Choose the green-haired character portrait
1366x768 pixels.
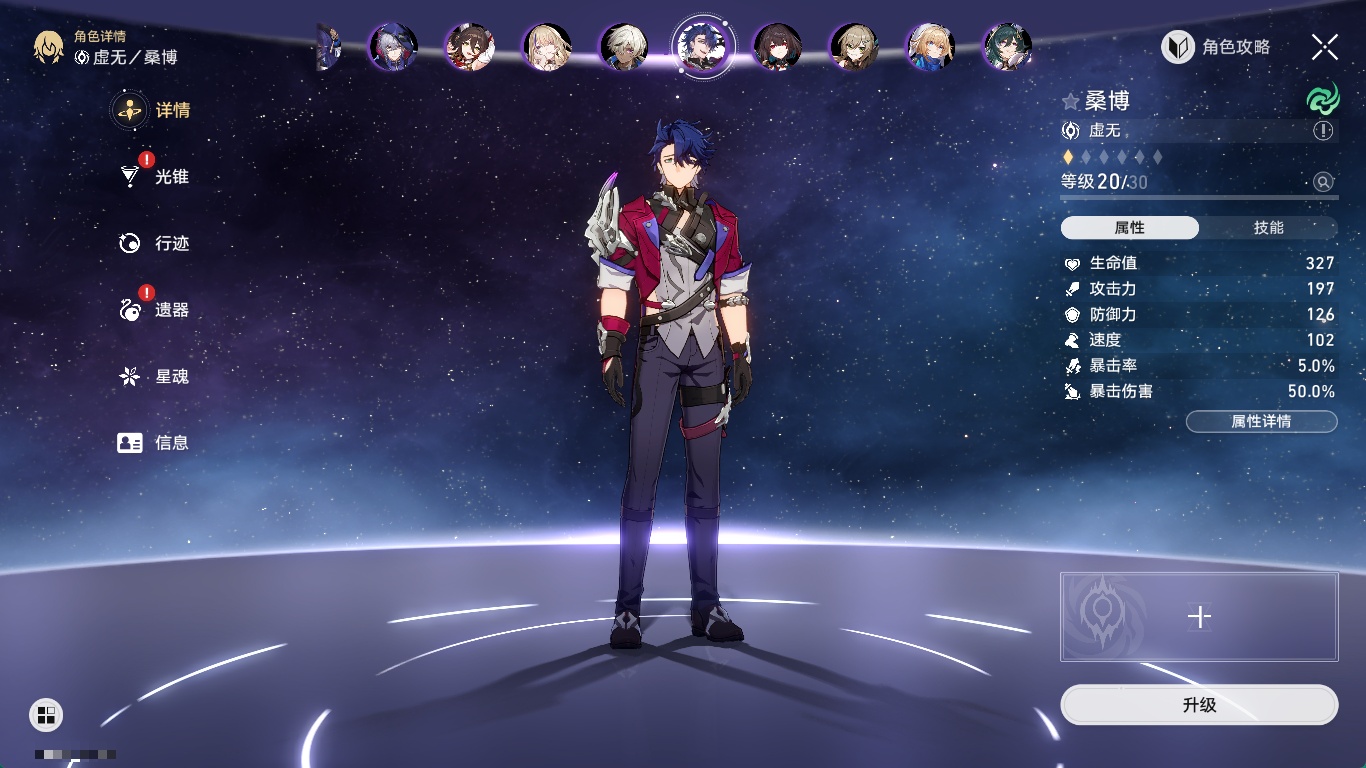(x=1007, y=47)
